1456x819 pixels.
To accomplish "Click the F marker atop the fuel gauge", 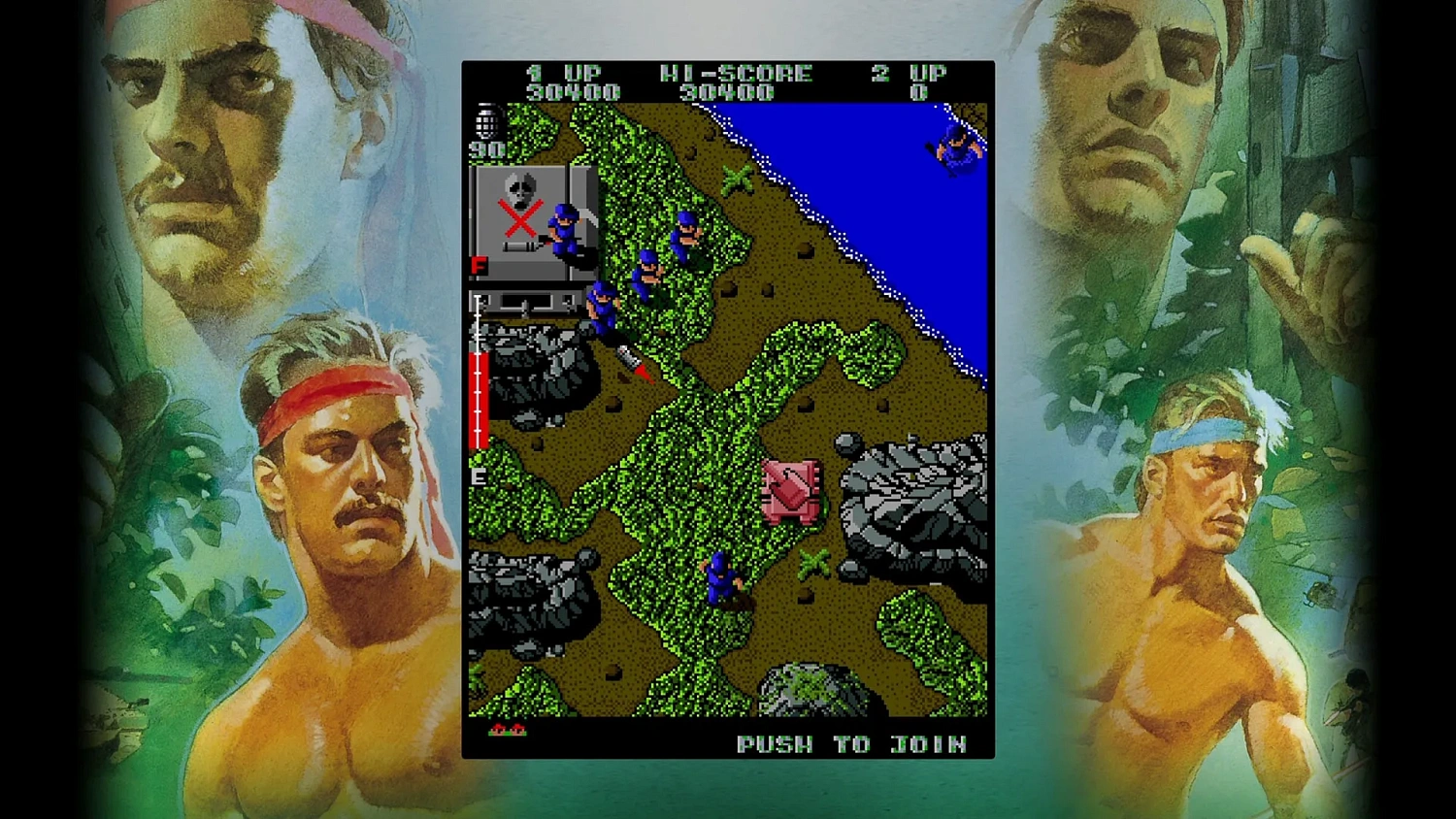I will (478, 263).
